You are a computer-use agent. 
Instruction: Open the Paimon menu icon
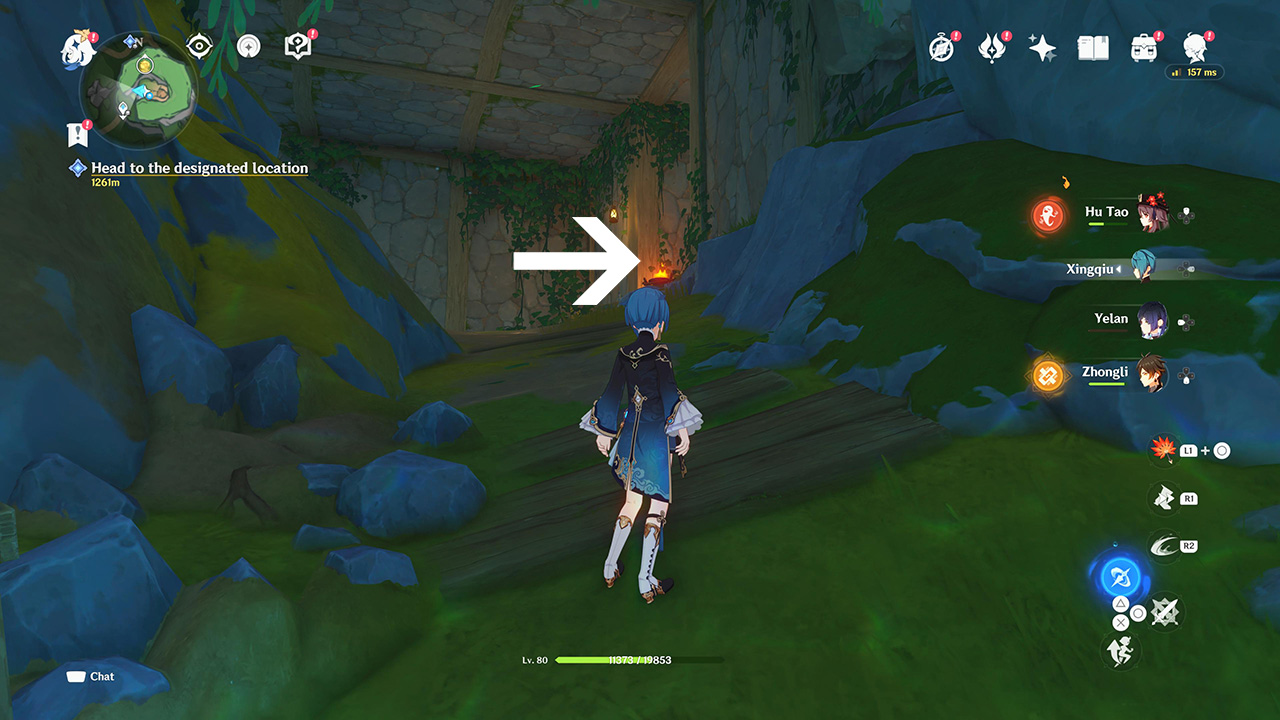pos(78,47)
